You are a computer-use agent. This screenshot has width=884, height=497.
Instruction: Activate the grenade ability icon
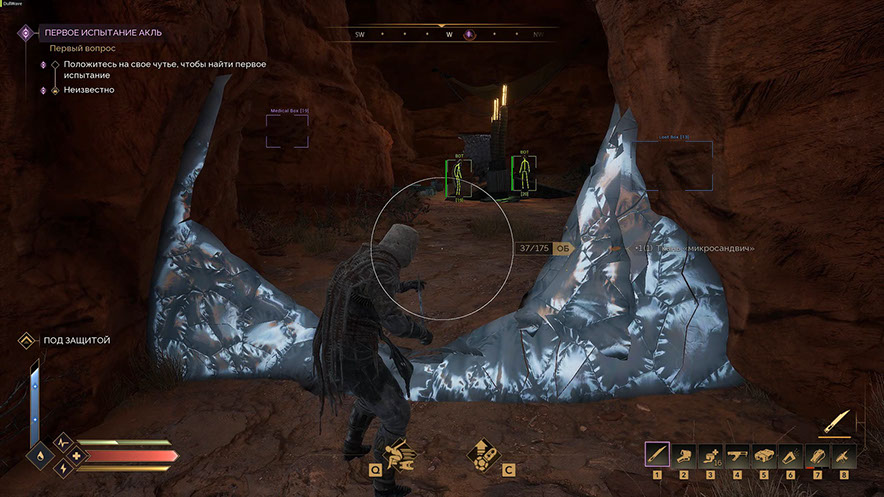483,456
